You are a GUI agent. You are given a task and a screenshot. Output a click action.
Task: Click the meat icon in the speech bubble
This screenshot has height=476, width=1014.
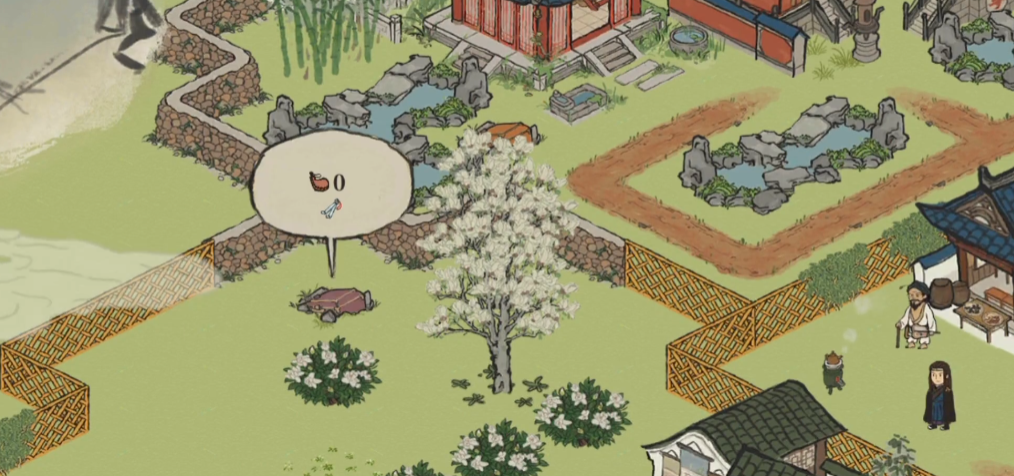(318, 181)
